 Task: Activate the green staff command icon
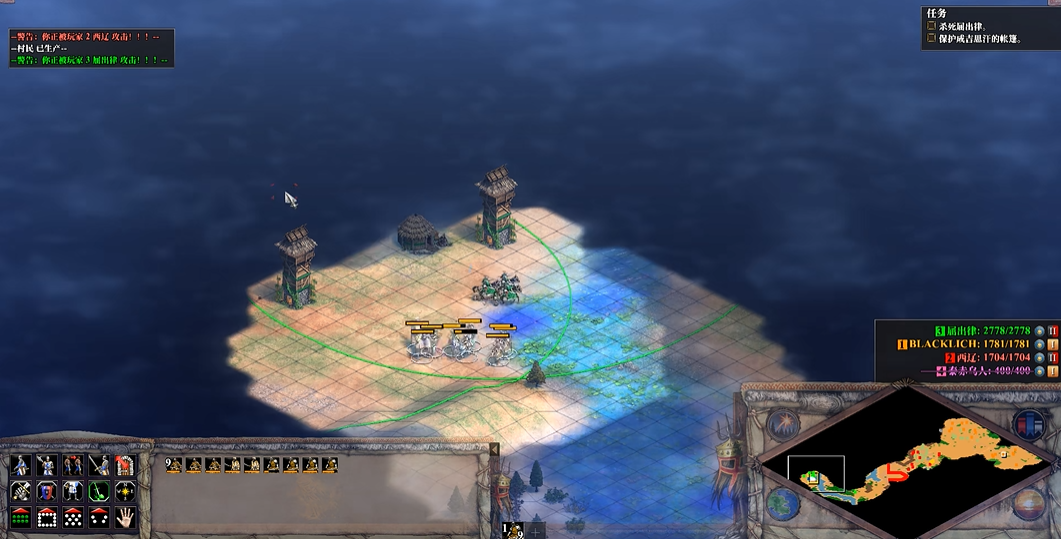(x=99, y=491)
